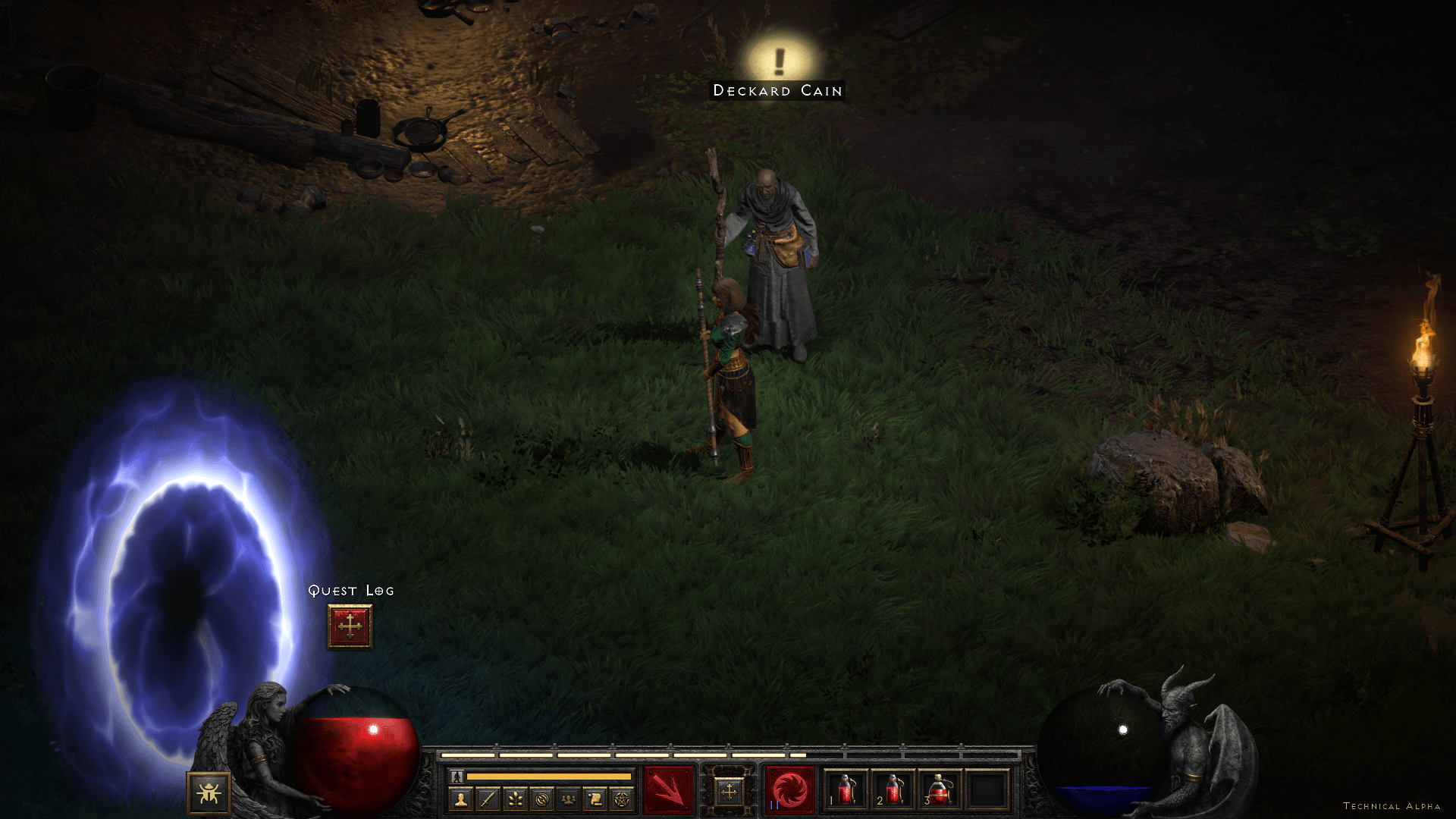This screenshot has width=1456, height=819.
Task: Open the inventory sword icon
Action: pyautogui.click(x=488, y=799)
